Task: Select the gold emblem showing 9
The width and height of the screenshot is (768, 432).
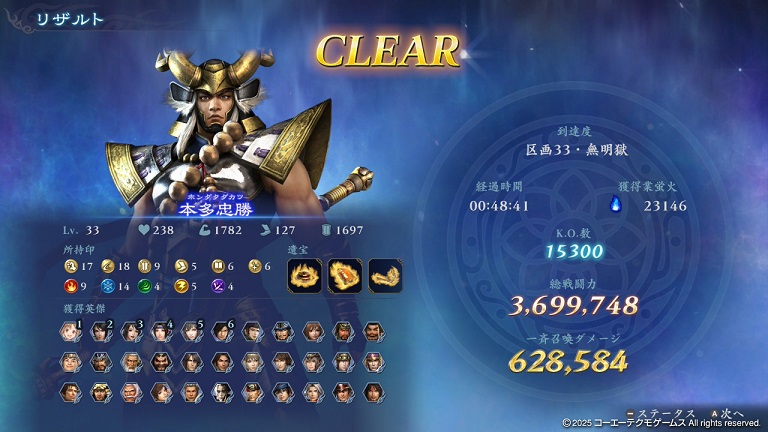Action: click(x=145, y=266)
